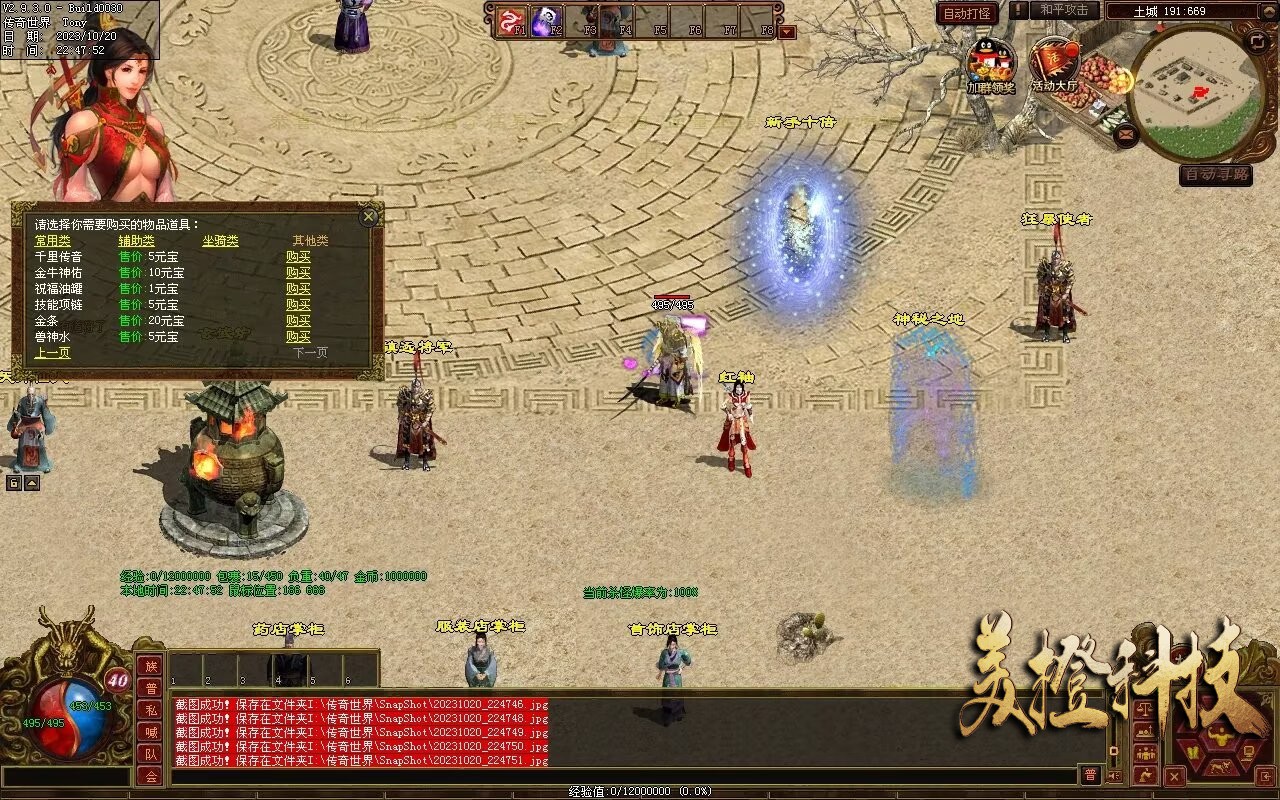Buy 祝福油罐 for 1 元宝

coord(298,289)
